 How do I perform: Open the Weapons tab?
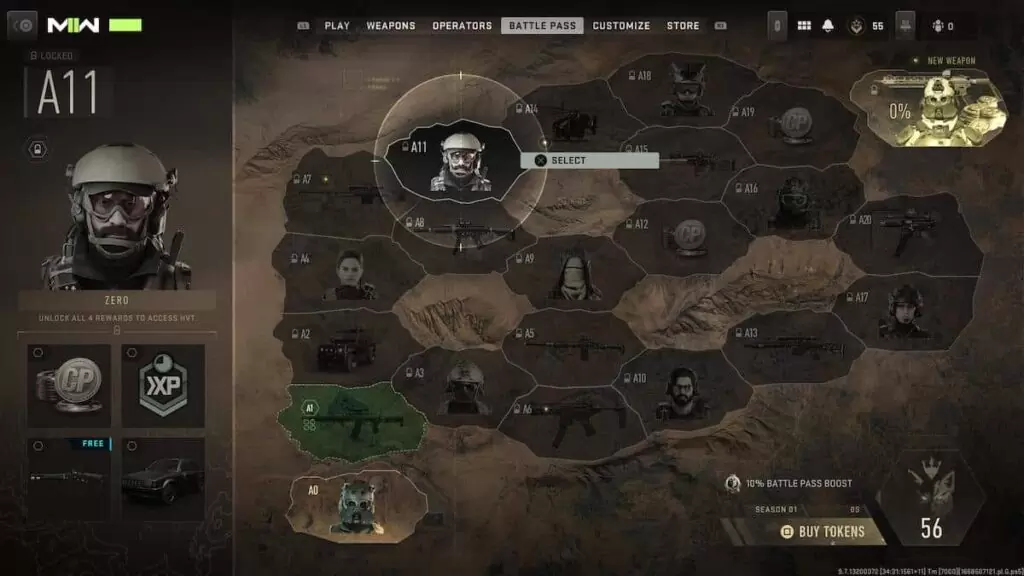[391, 26]
